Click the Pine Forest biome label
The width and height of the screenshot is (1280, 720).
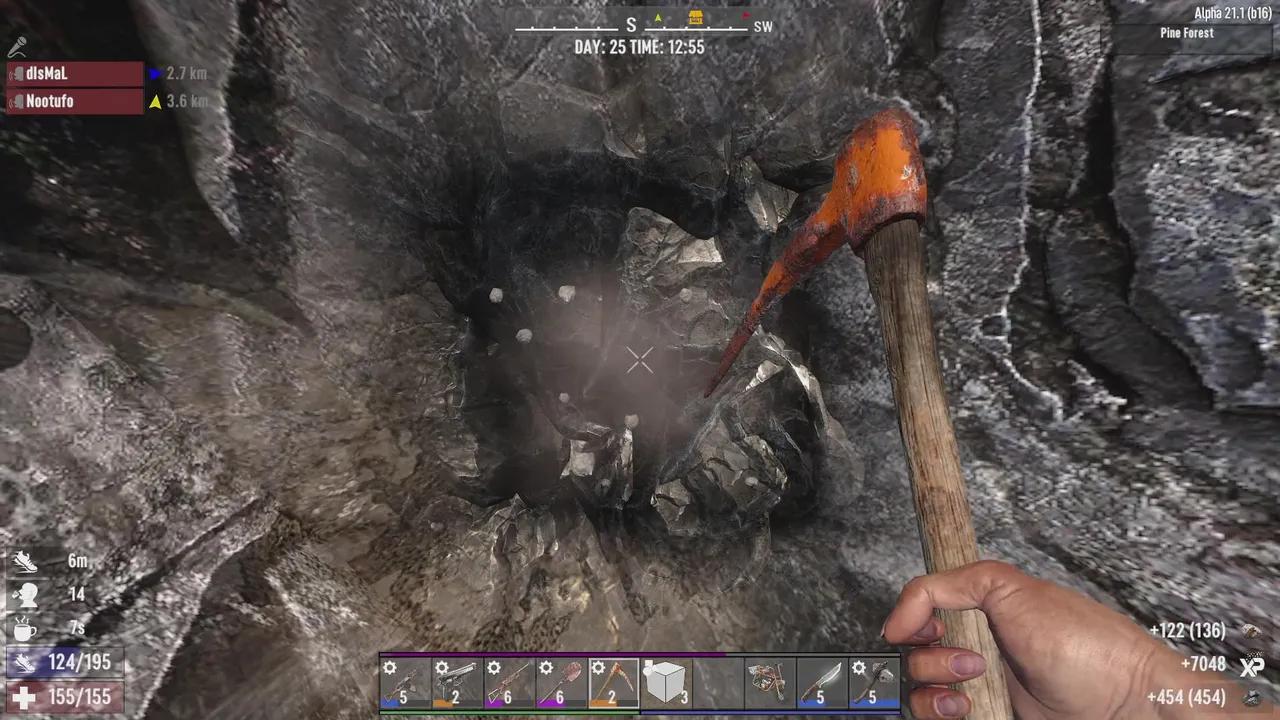click(x=1186, y=33)
